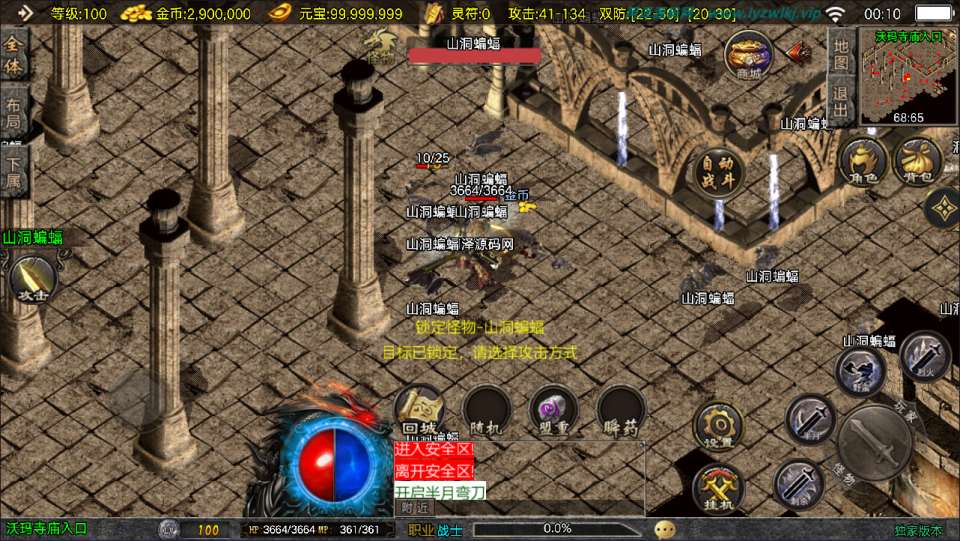This screenshot has height=541, width=960.
Task: Switch to the 附近 nearby chat tab
Action: pos(413,507)
